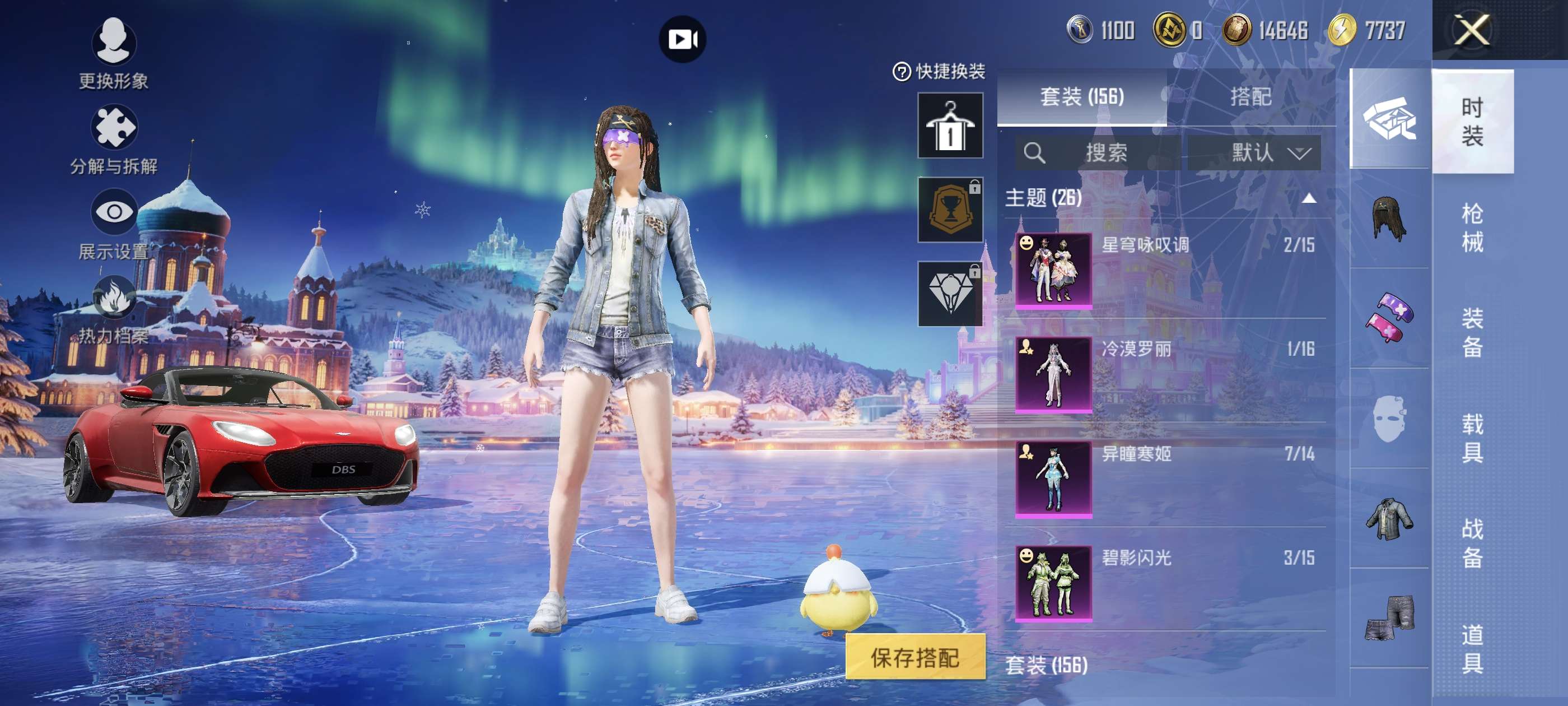Choose quick outfit hanger slot 1
The width and height of the screenshot is (1568, 706).
pyautogui.click(x=950, y=126)
